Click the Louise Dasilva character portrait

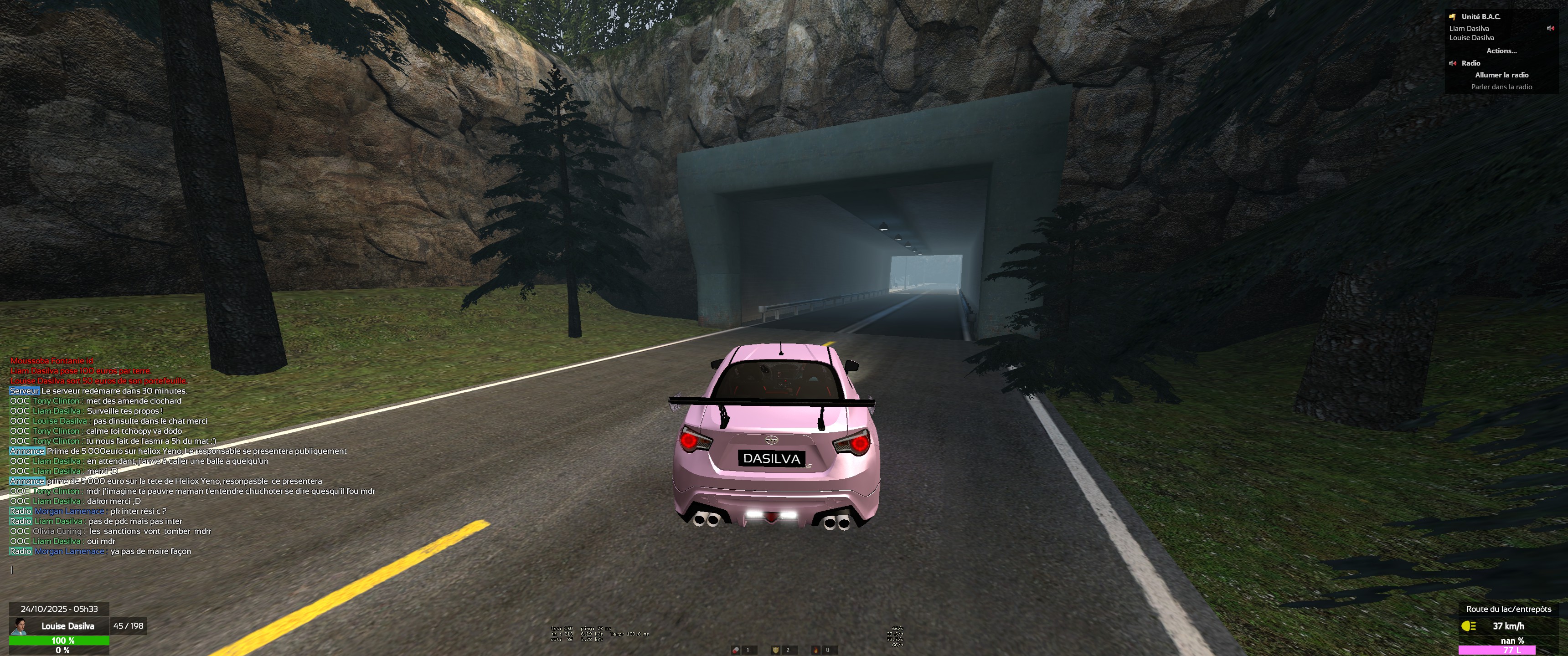[x=21, y=625]
